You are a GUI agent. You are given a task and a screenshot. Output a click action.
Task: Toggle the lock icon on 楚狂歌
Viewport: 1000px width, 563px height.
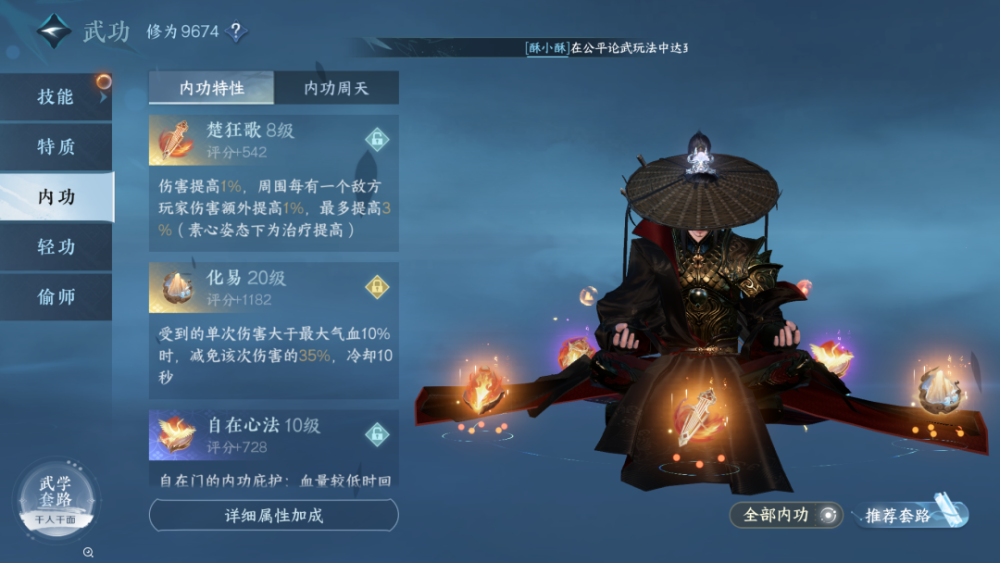[x=376, y=140]
